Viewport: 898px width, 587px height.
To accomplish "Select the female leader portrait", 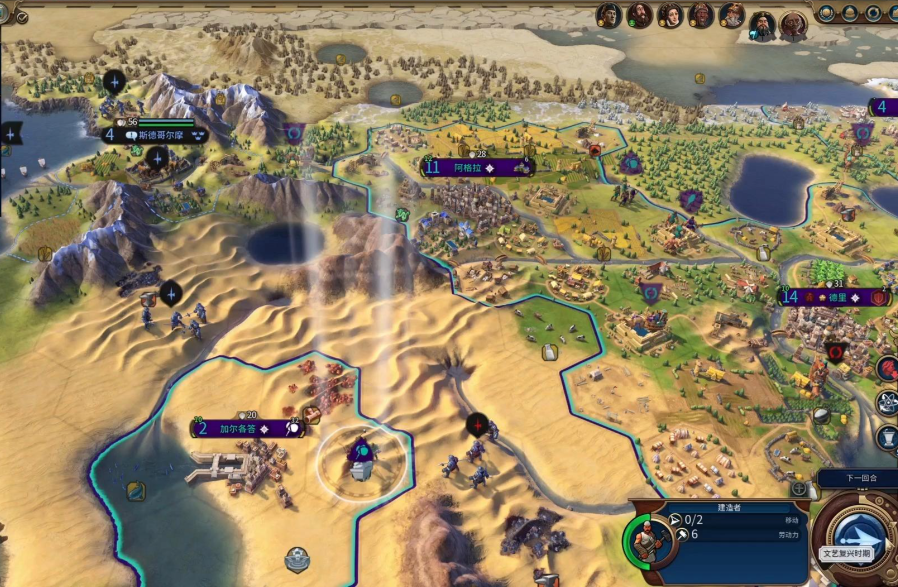I will point(670,14).
